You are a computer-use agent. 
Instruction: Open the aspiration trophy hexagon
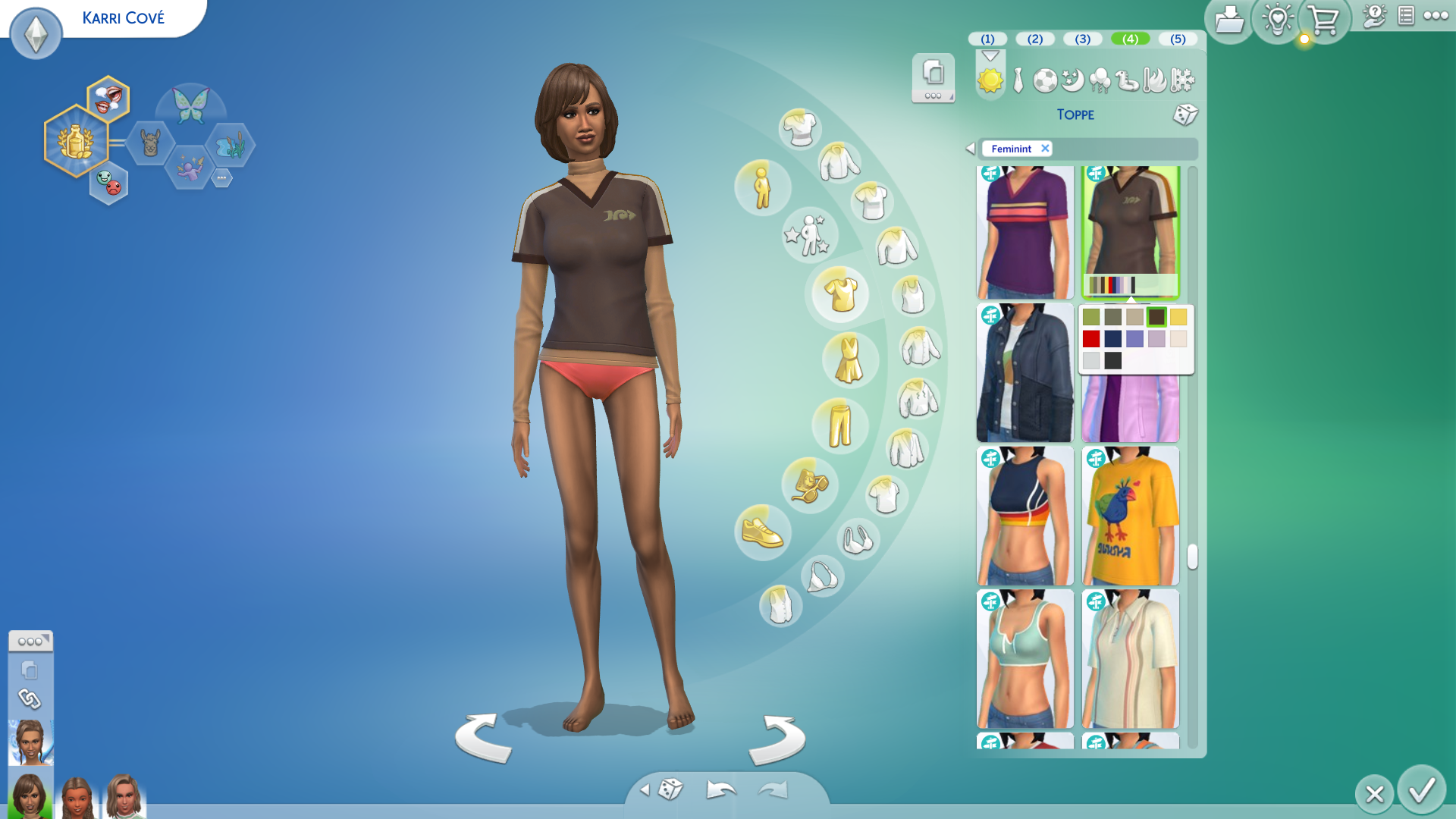(x=76, y=141)
